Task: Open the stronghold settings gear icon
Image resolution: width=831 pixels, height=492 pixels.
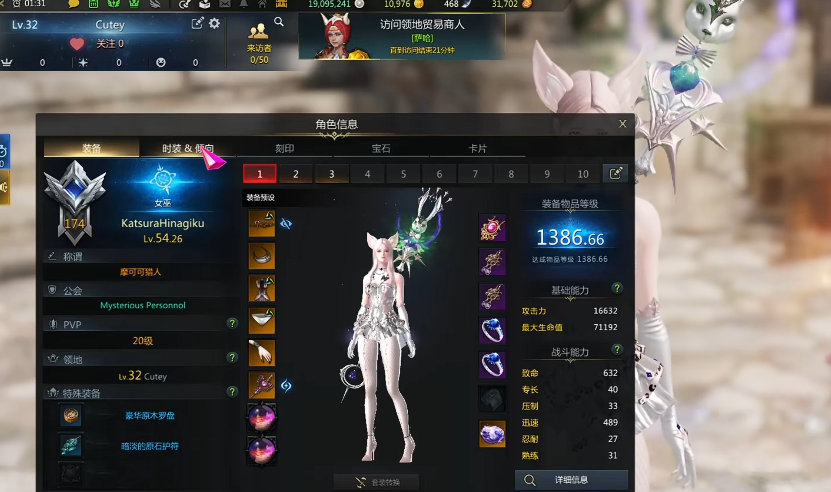Action: click(214, 23)
